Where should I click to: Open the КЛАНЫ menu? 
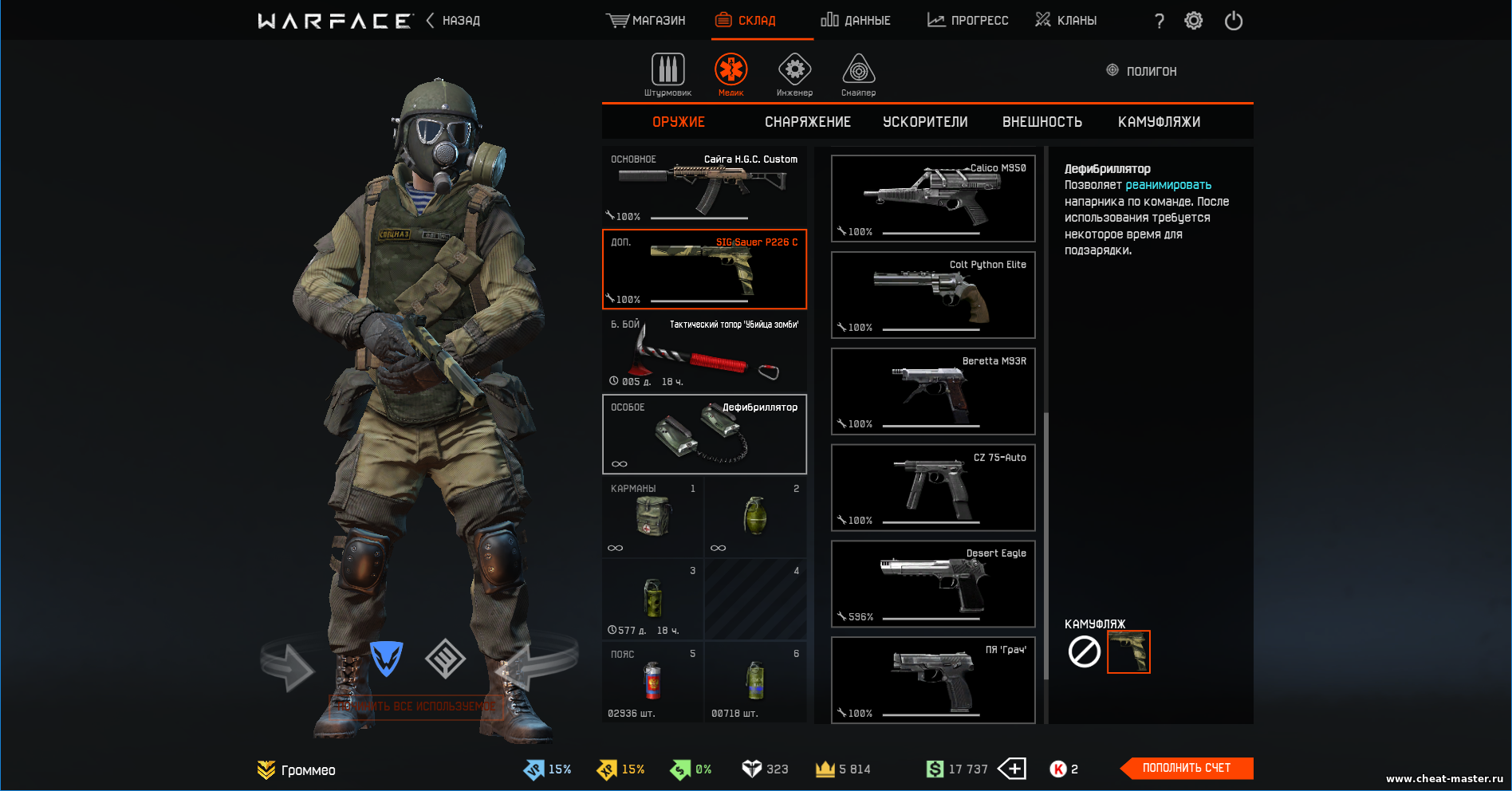point(1066,21)
